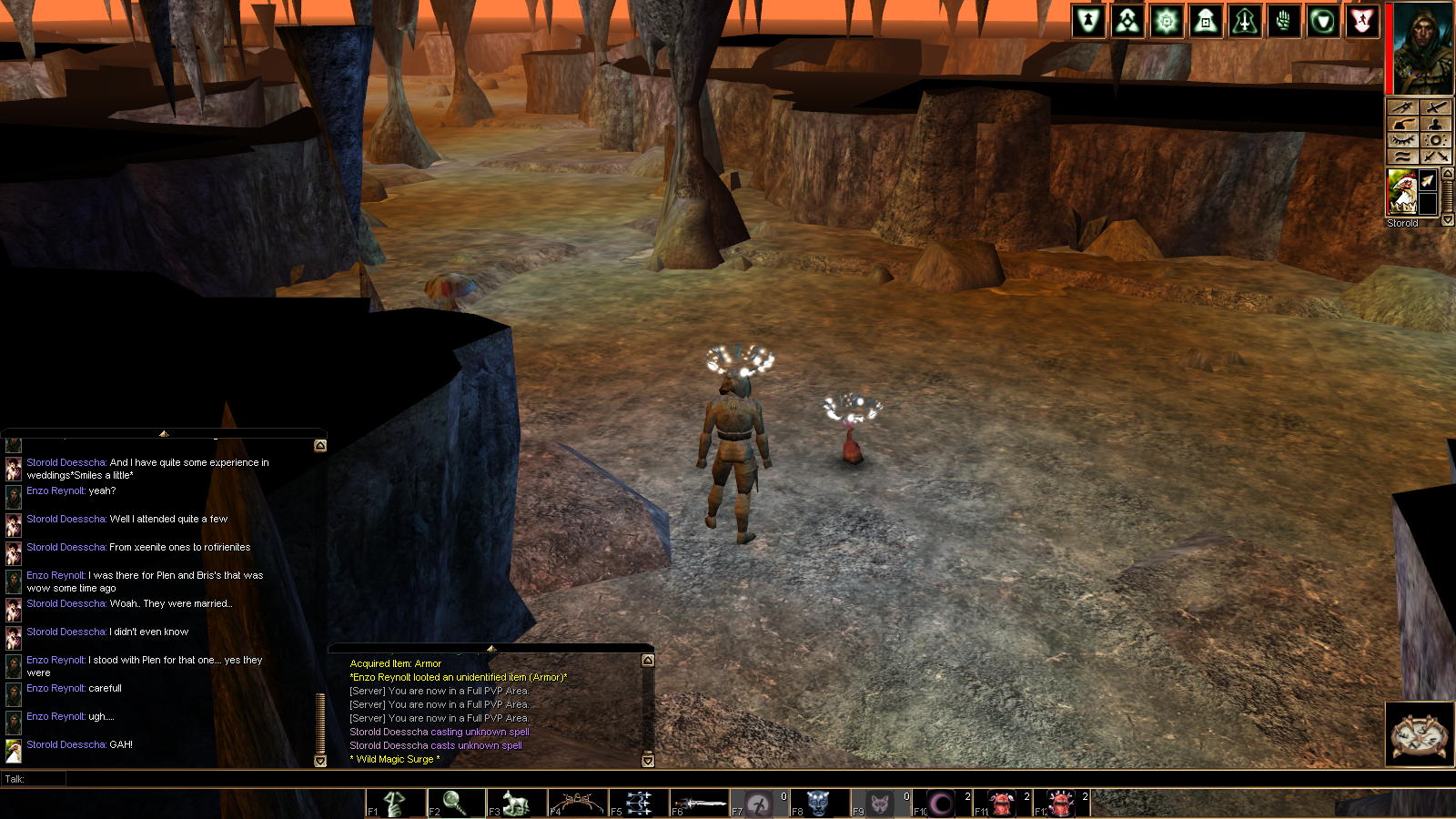Click the combat log scroll-down arrow
This screenshot has height=819, width=1456.
(648, 760)
